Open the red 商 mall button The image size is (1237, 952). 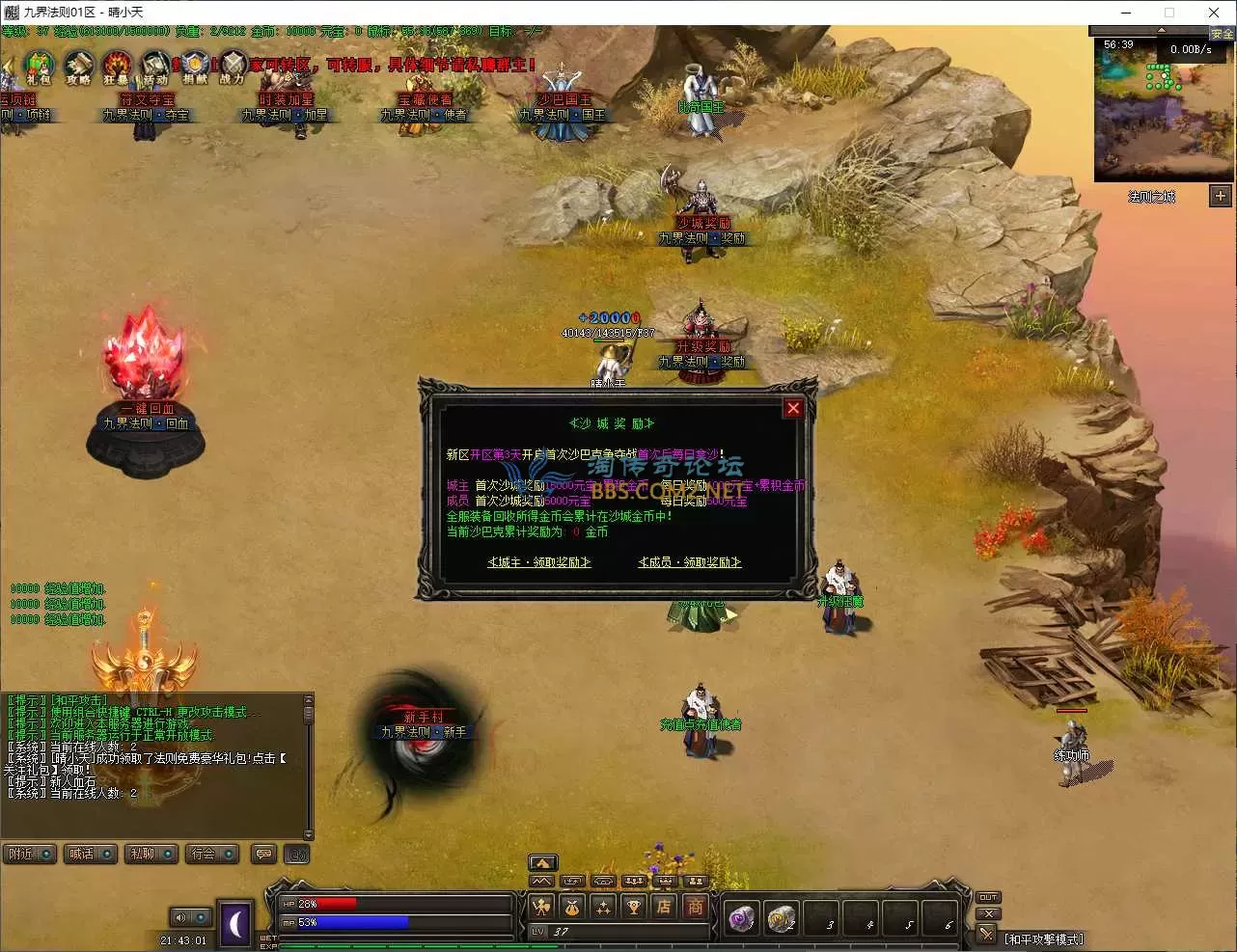pos(695,907)
